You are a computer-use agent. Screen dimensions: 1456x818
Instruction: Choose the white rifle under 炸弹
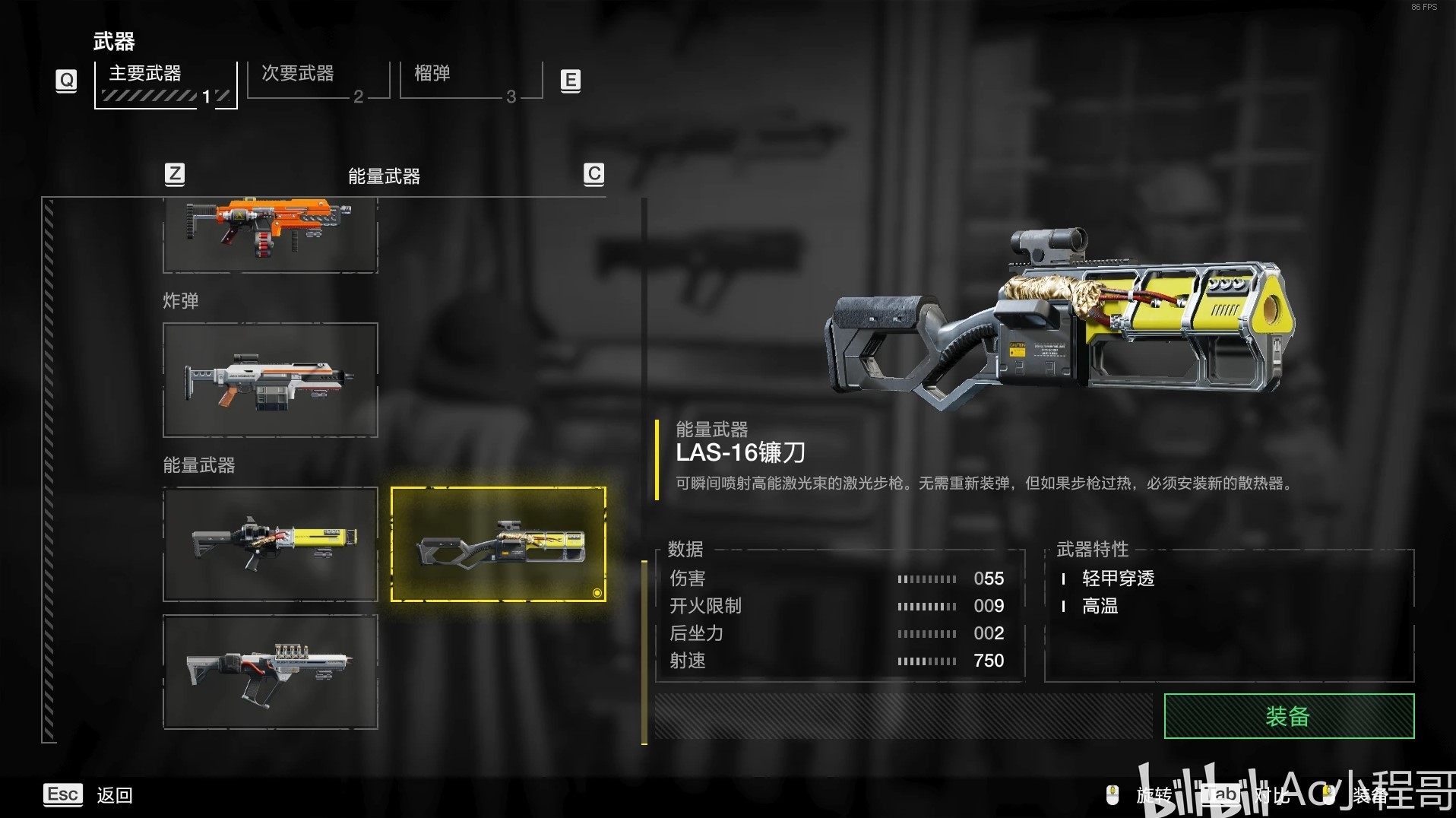click(270, 380)
